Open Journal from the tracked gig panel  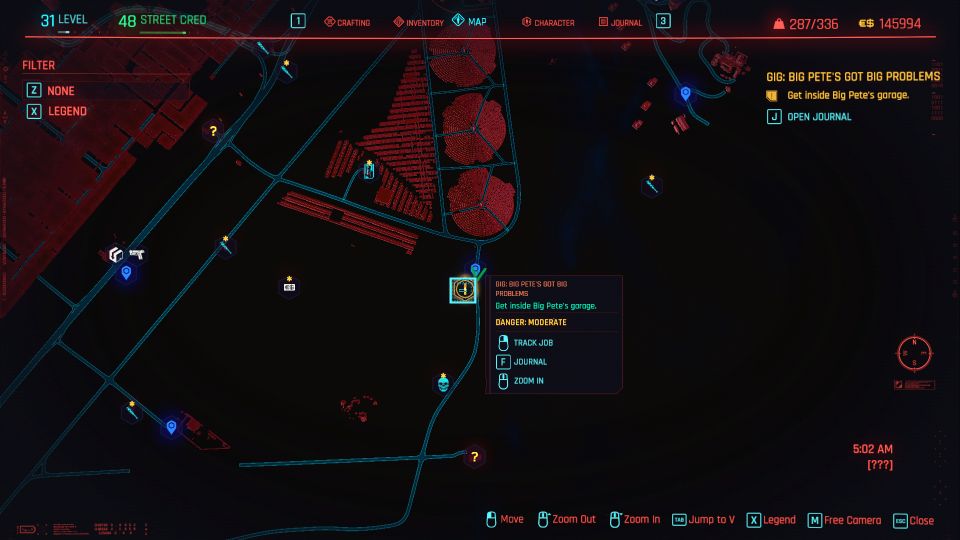819,116
